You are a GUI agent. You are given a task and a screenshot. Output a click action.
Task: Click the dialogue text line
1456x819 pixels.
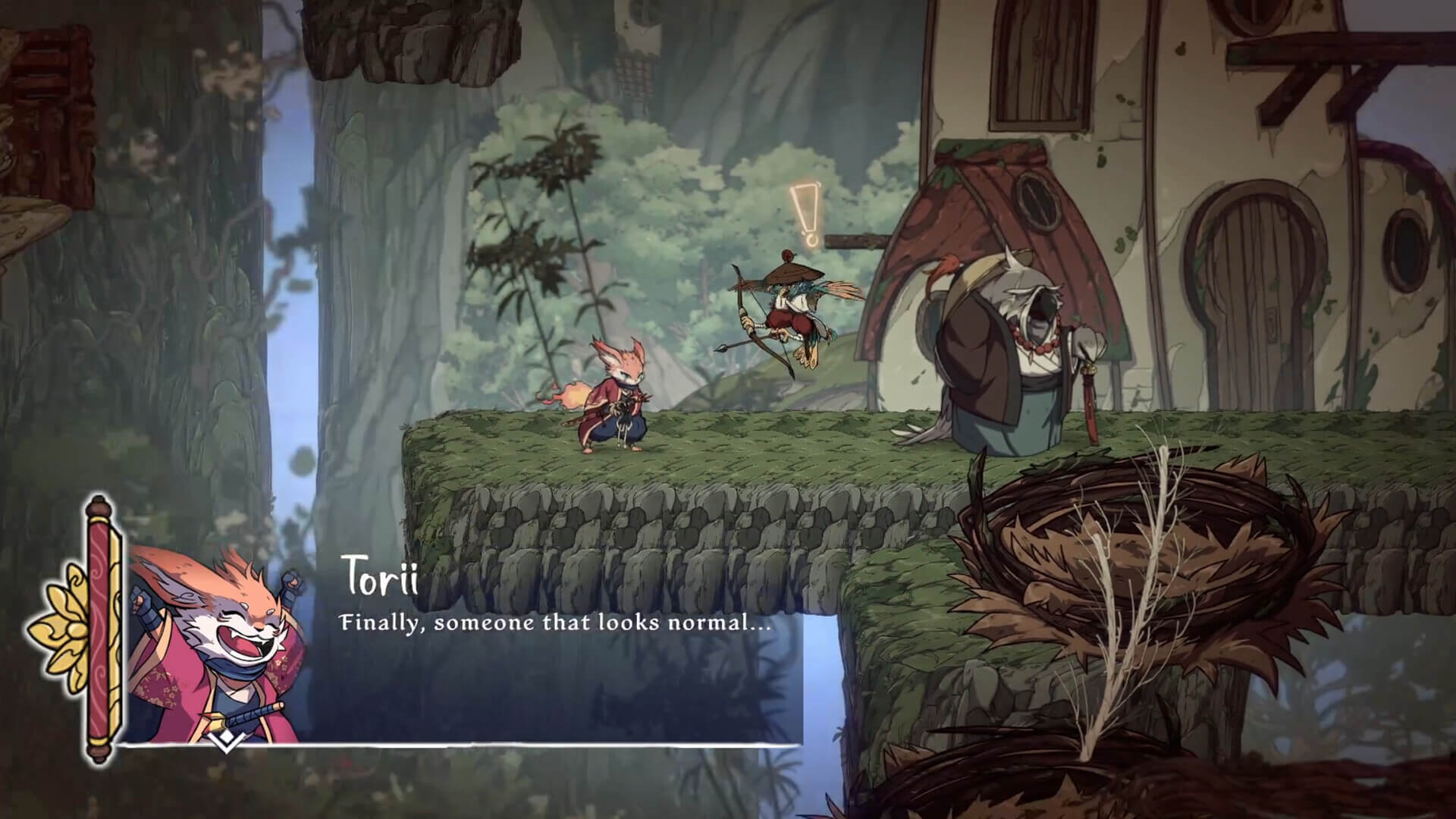[554, 624]
